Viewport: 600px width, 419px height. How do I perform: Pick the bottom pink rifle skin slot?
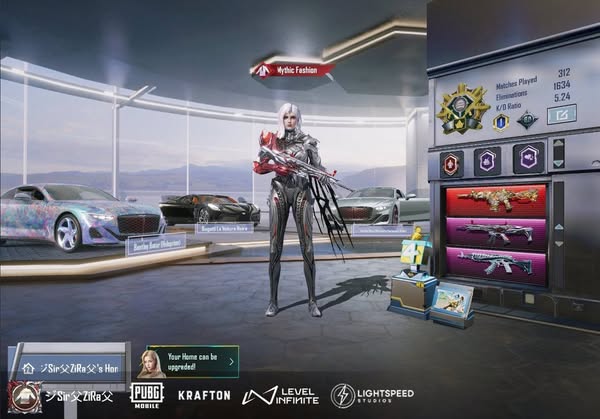tap(496, 264)
